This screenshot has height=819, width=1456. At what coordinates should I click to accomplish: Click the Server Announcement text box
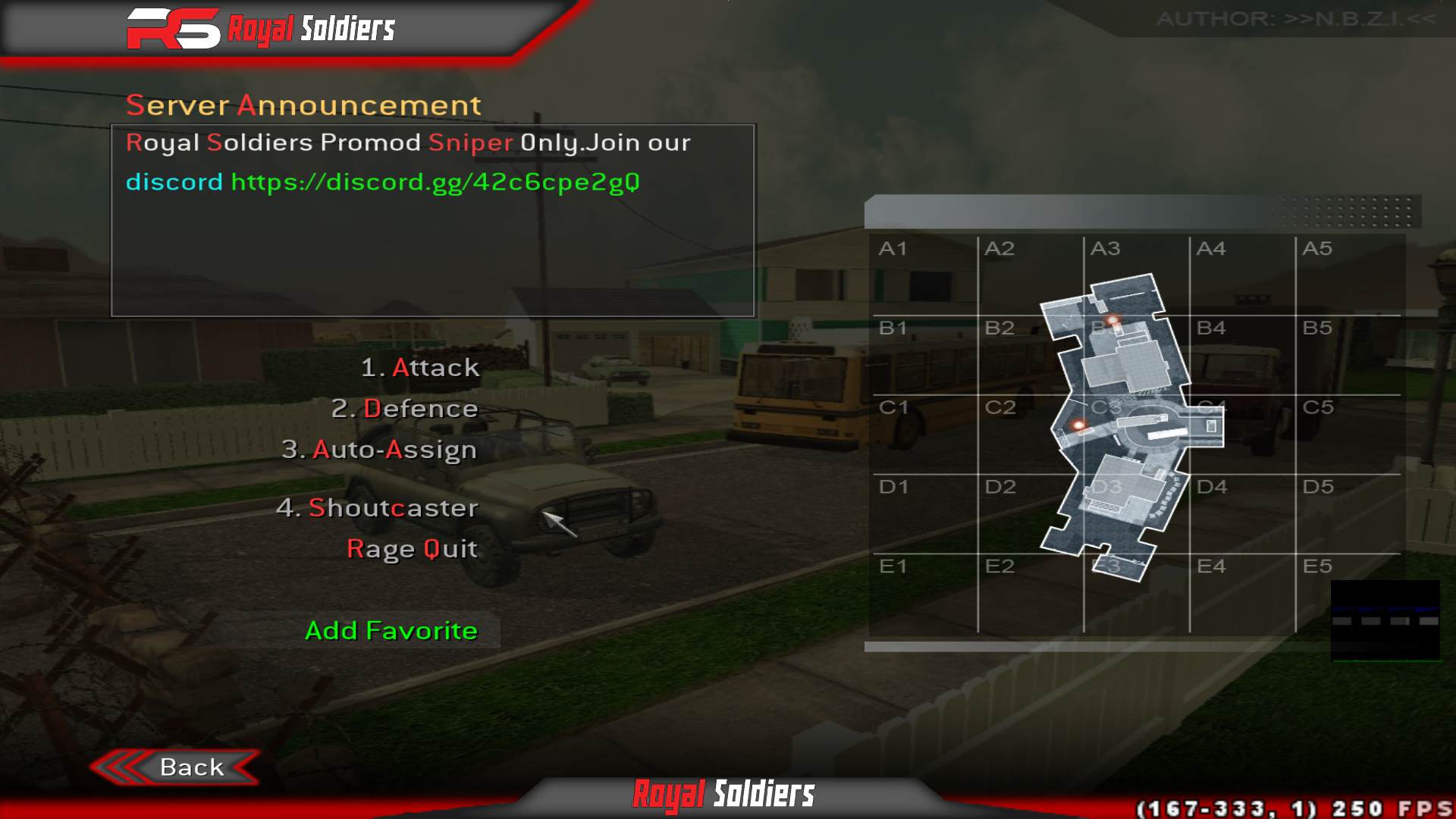point(432,220)
